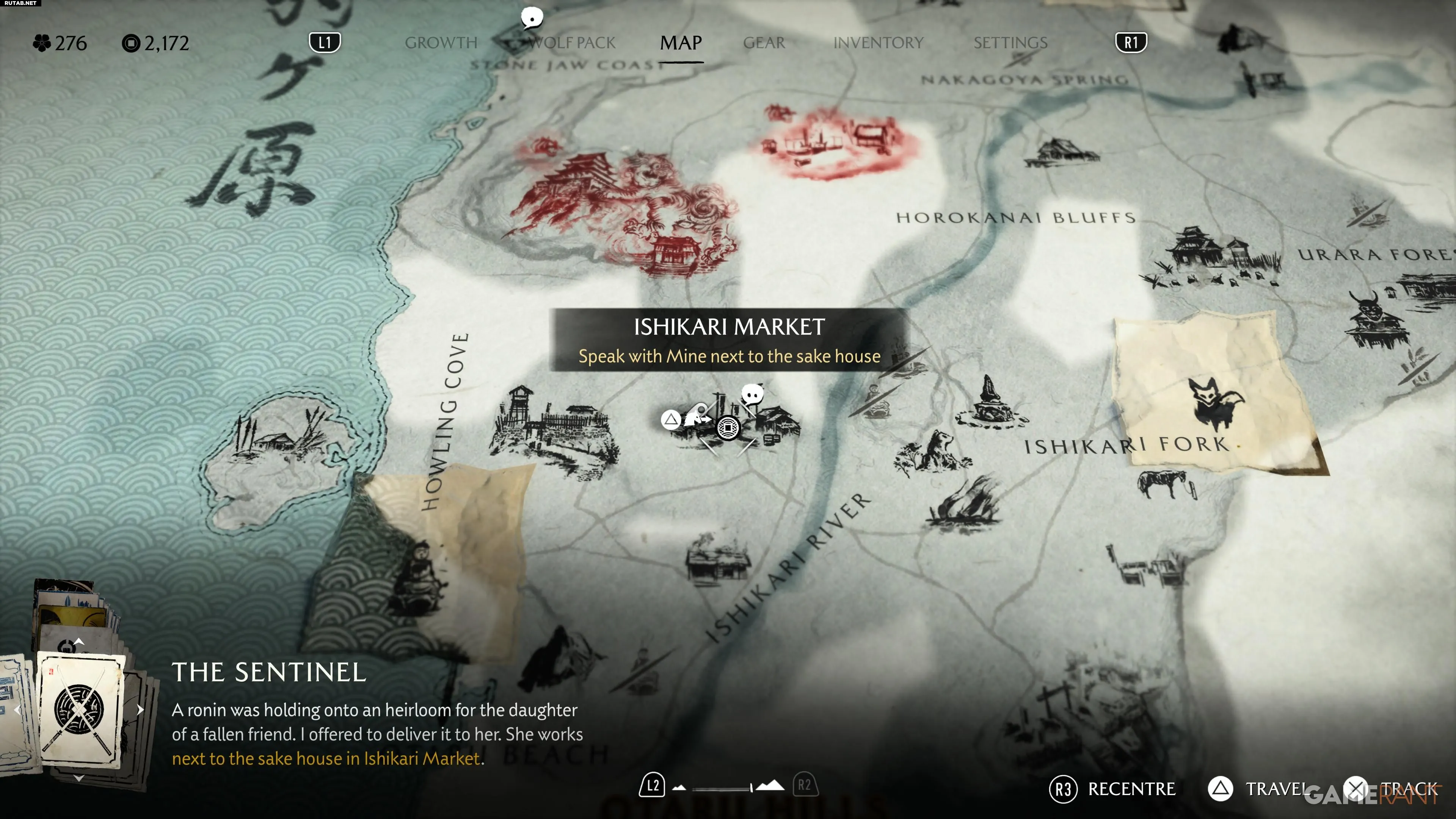Select the Map tab
The image size is (1456, 819).
click(x=681, y=43)
